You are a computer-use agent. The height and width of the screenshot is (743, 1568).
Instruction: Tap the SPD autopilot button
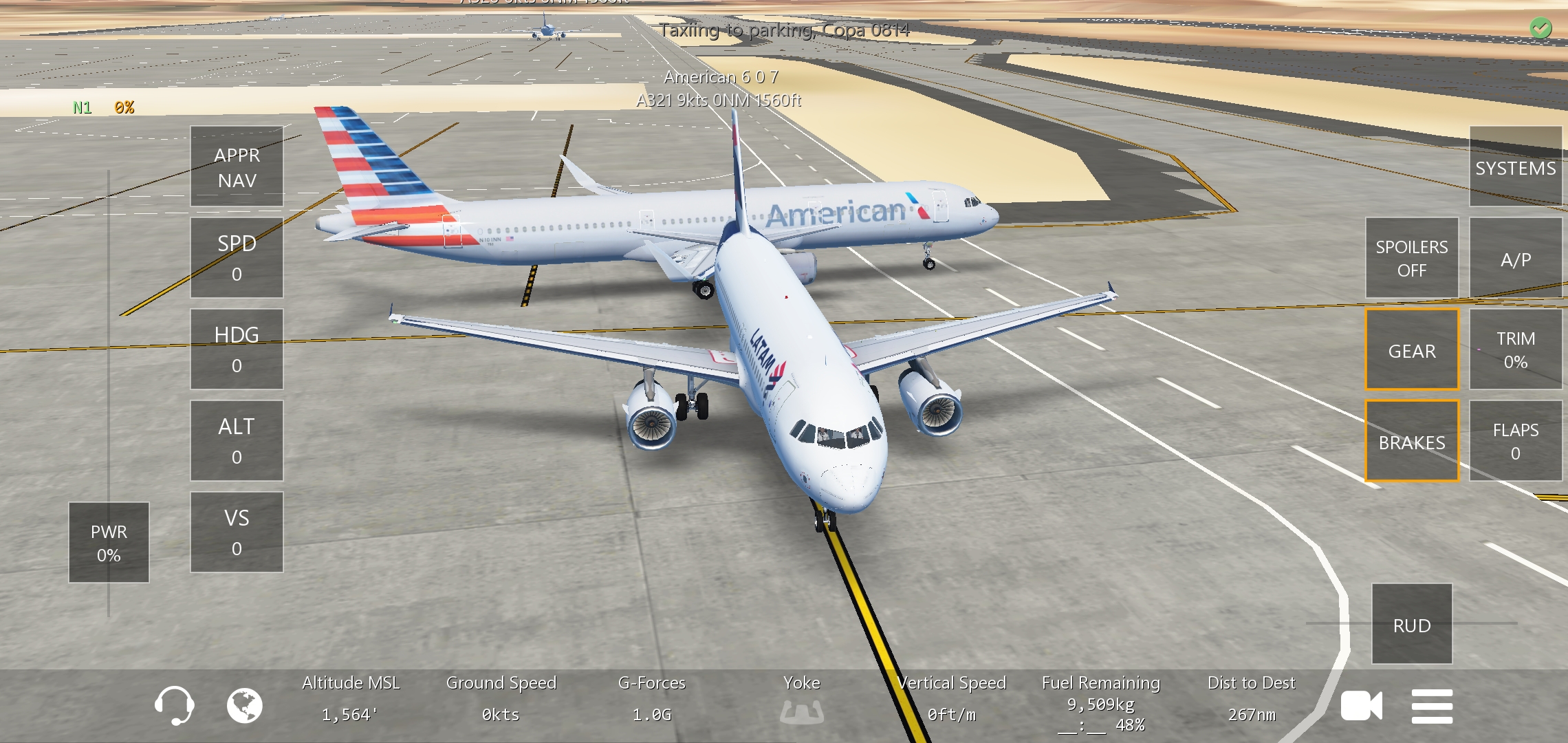(x=237, y=258)
